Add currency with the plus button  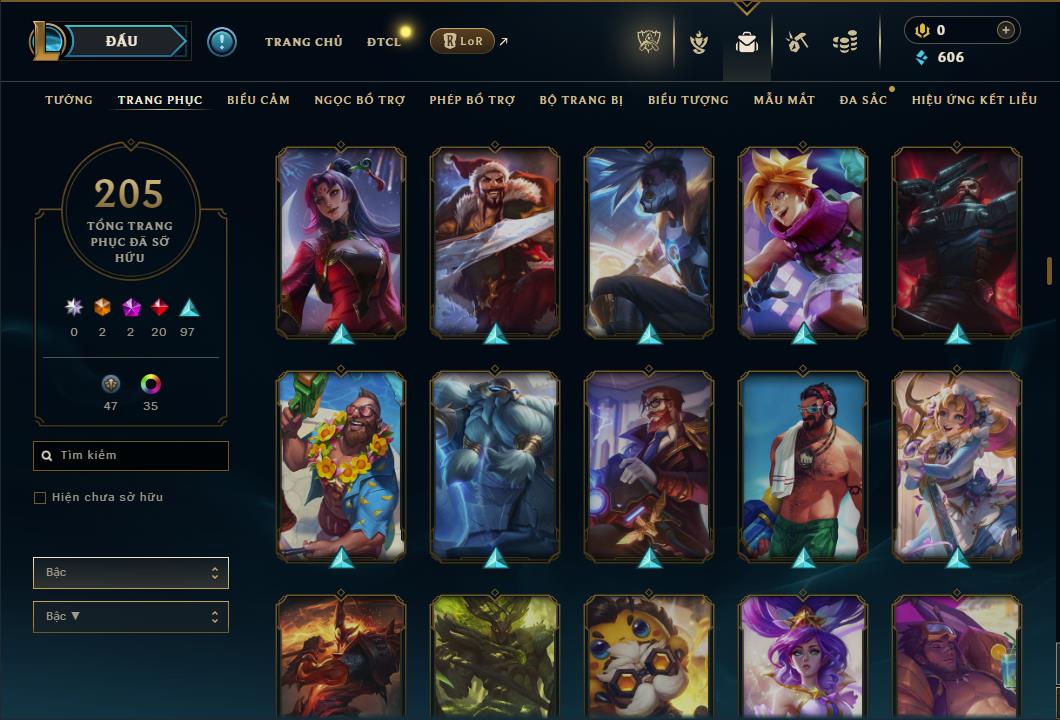pos(1006,31)
